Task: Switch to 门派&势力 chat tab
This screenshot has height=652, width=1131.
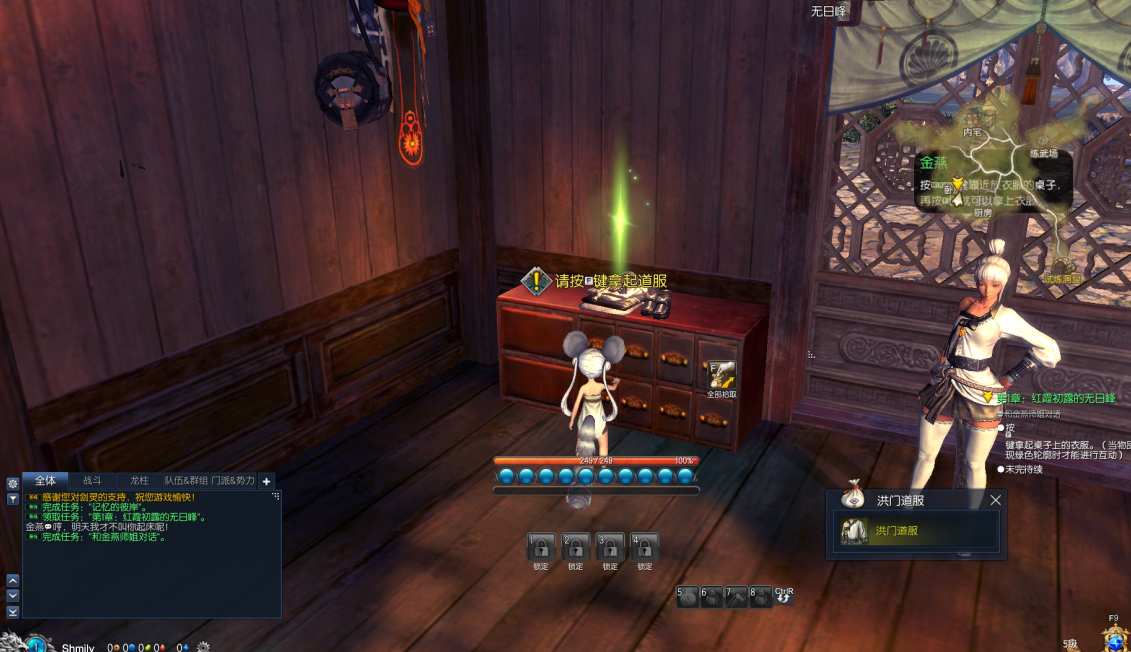Action: coord(233,481)
